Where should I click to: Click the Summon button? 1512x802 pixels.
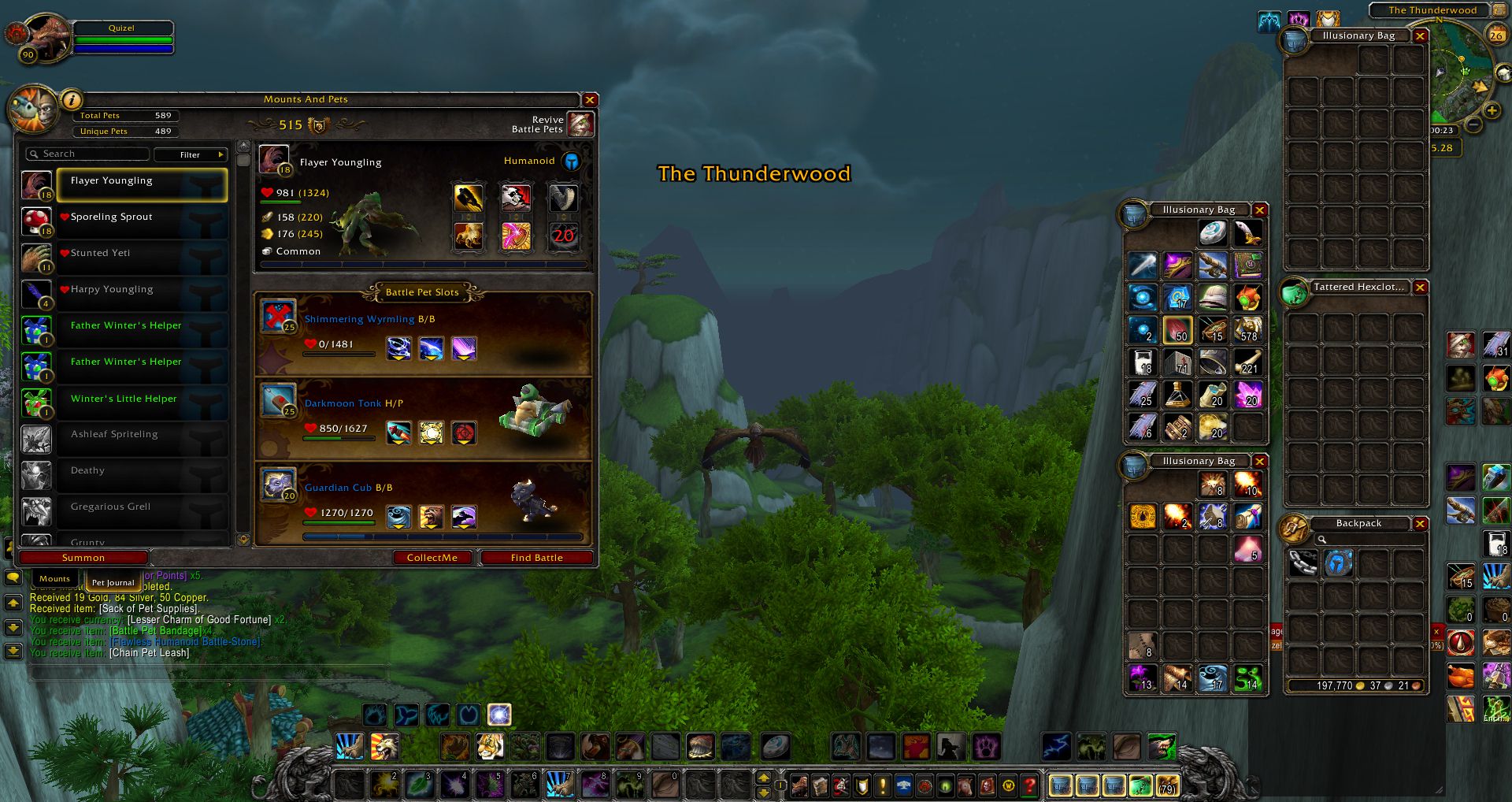(83, 558)
